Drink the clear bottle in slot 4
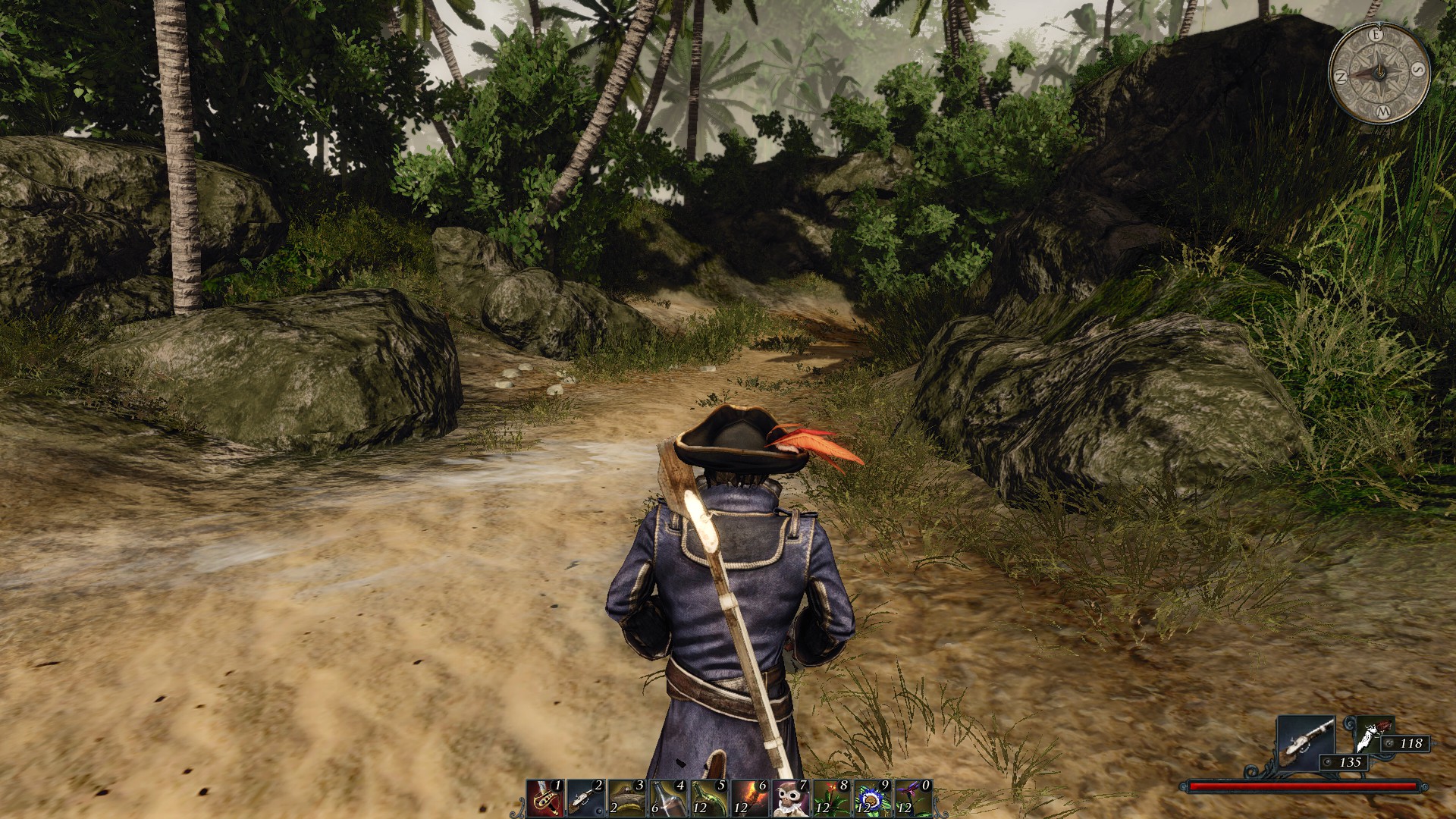 tap(667, 798)
